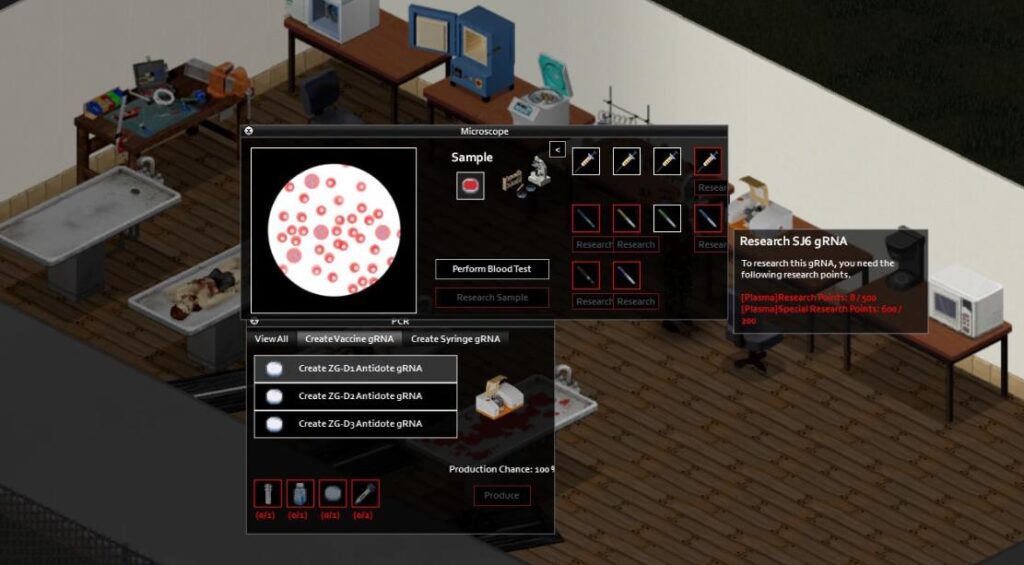Switch to Create Syringe gRNA tab
Screen dimensions: 1024x565
coord(455,339)
